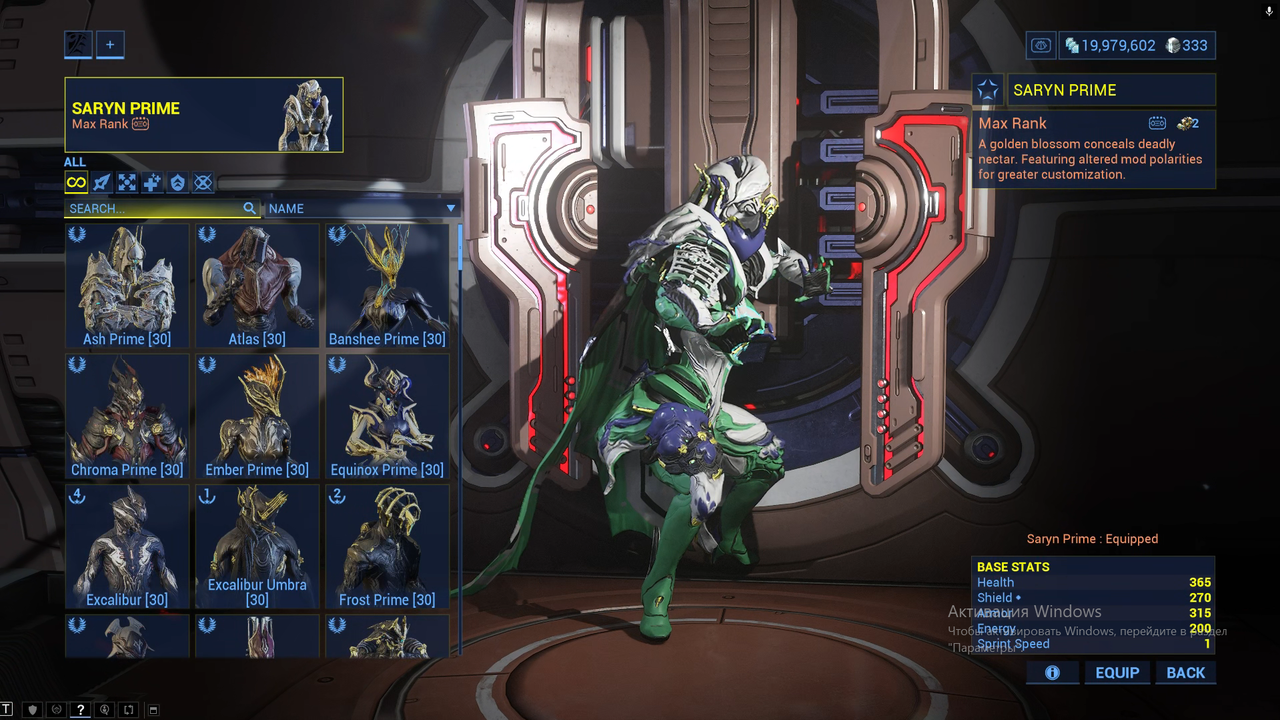The height and width of the screenshot is (720, 1280).
Task: Choose Atlas from the warframe list
Action: pyautogui.click(x=257, y=286)
